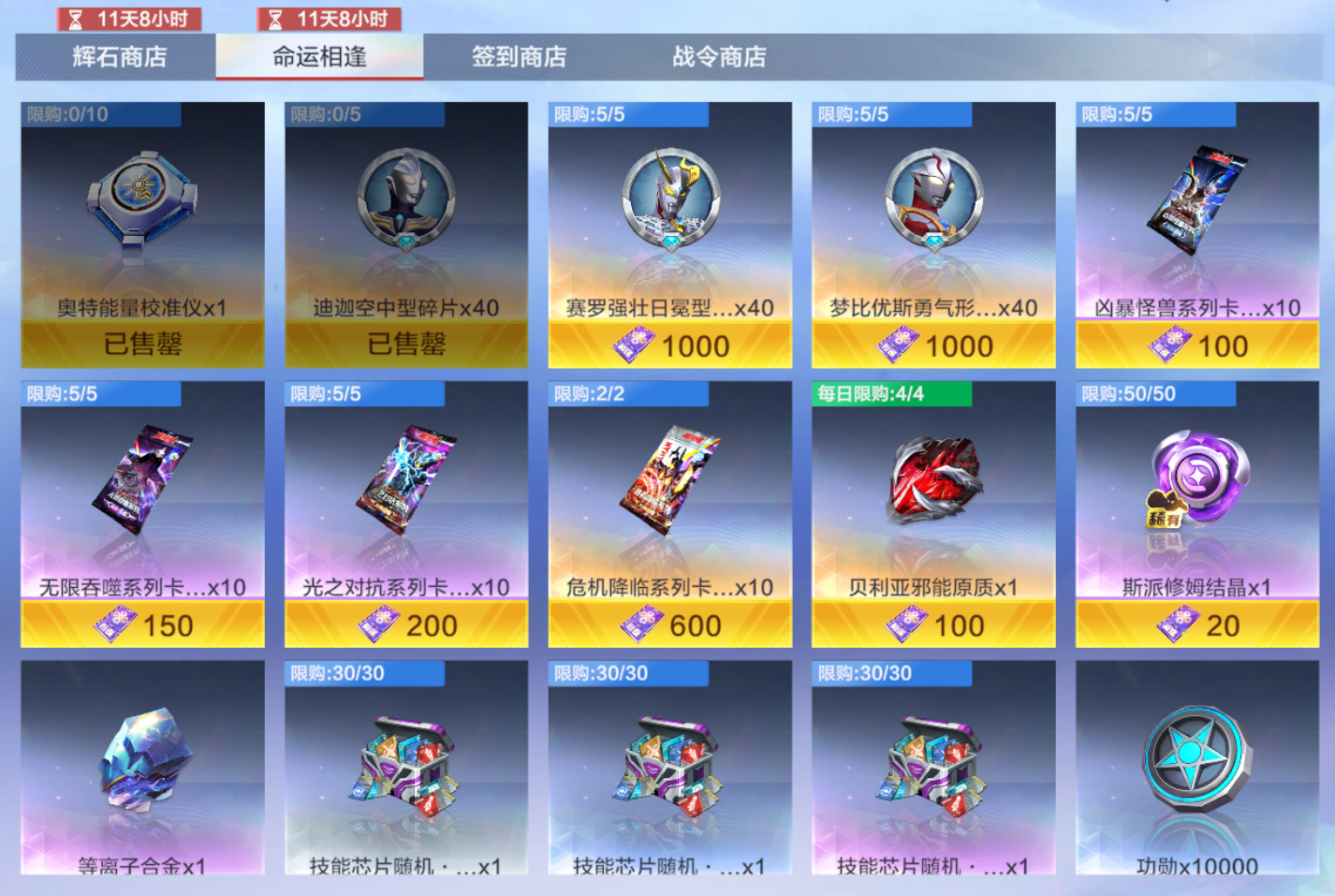Click the 贝利亚邪能原质 crystal icon

click(934, 482)
